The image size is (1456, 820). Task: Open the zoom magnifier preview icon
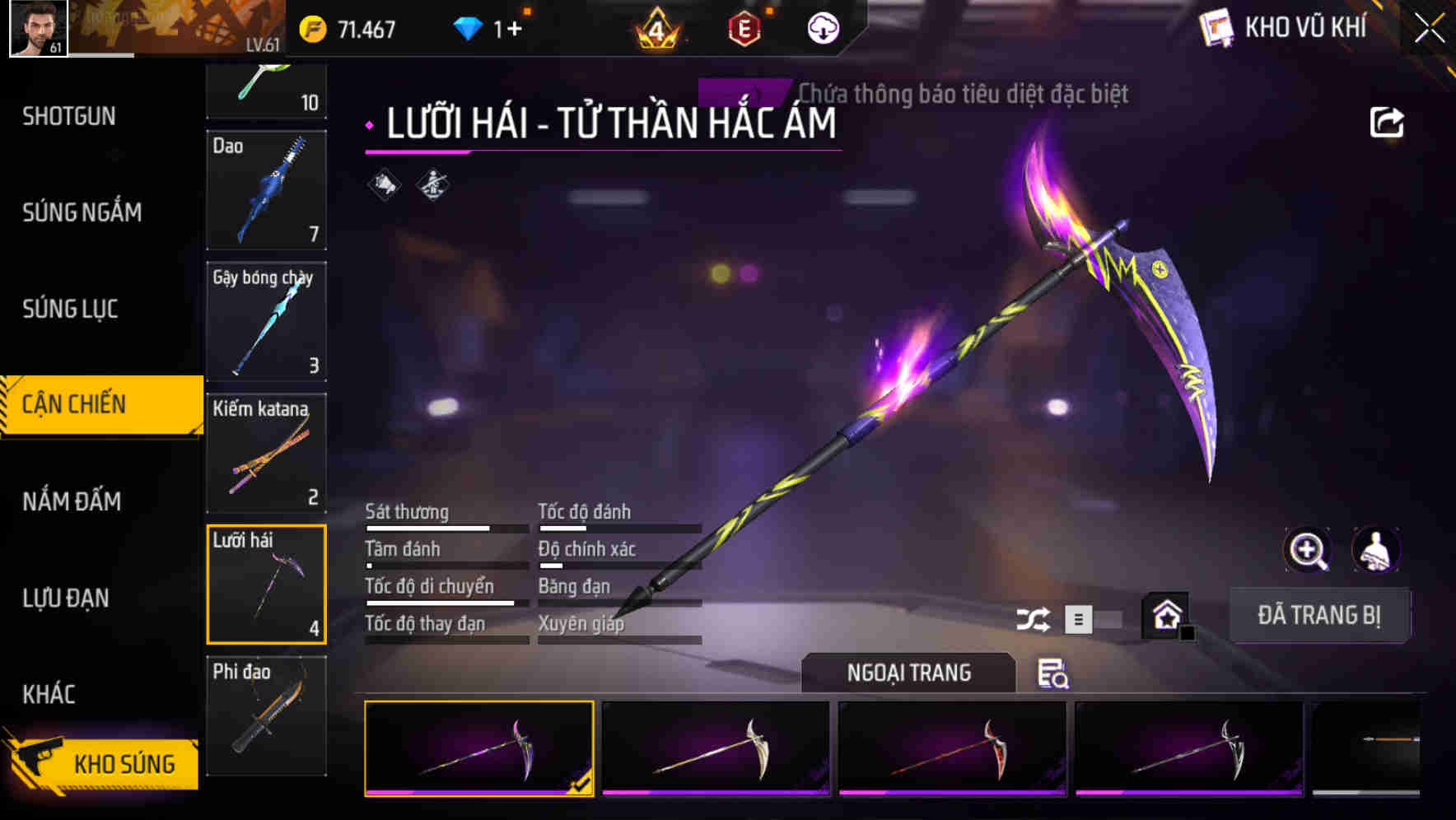pyautogui.click(x=1306, y=550)
